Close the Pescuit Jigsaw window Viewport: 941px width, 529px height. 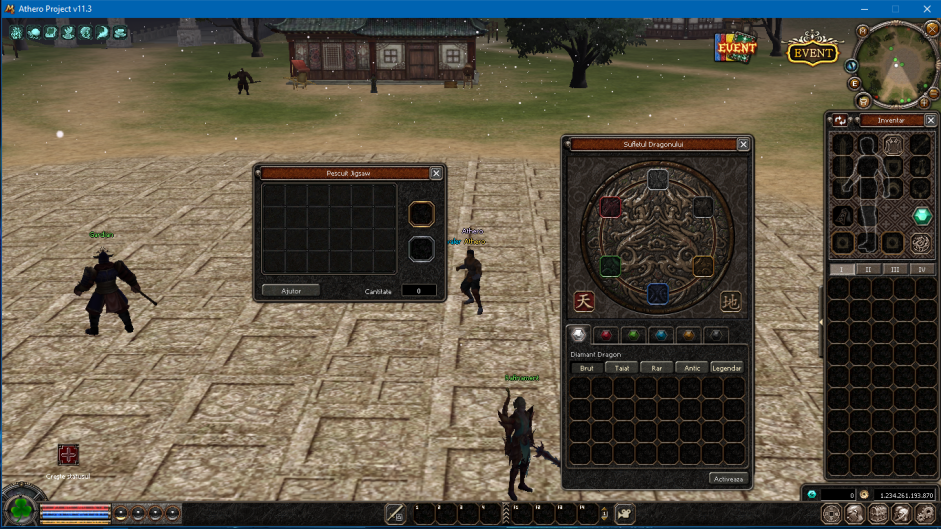tap(436, 173)
